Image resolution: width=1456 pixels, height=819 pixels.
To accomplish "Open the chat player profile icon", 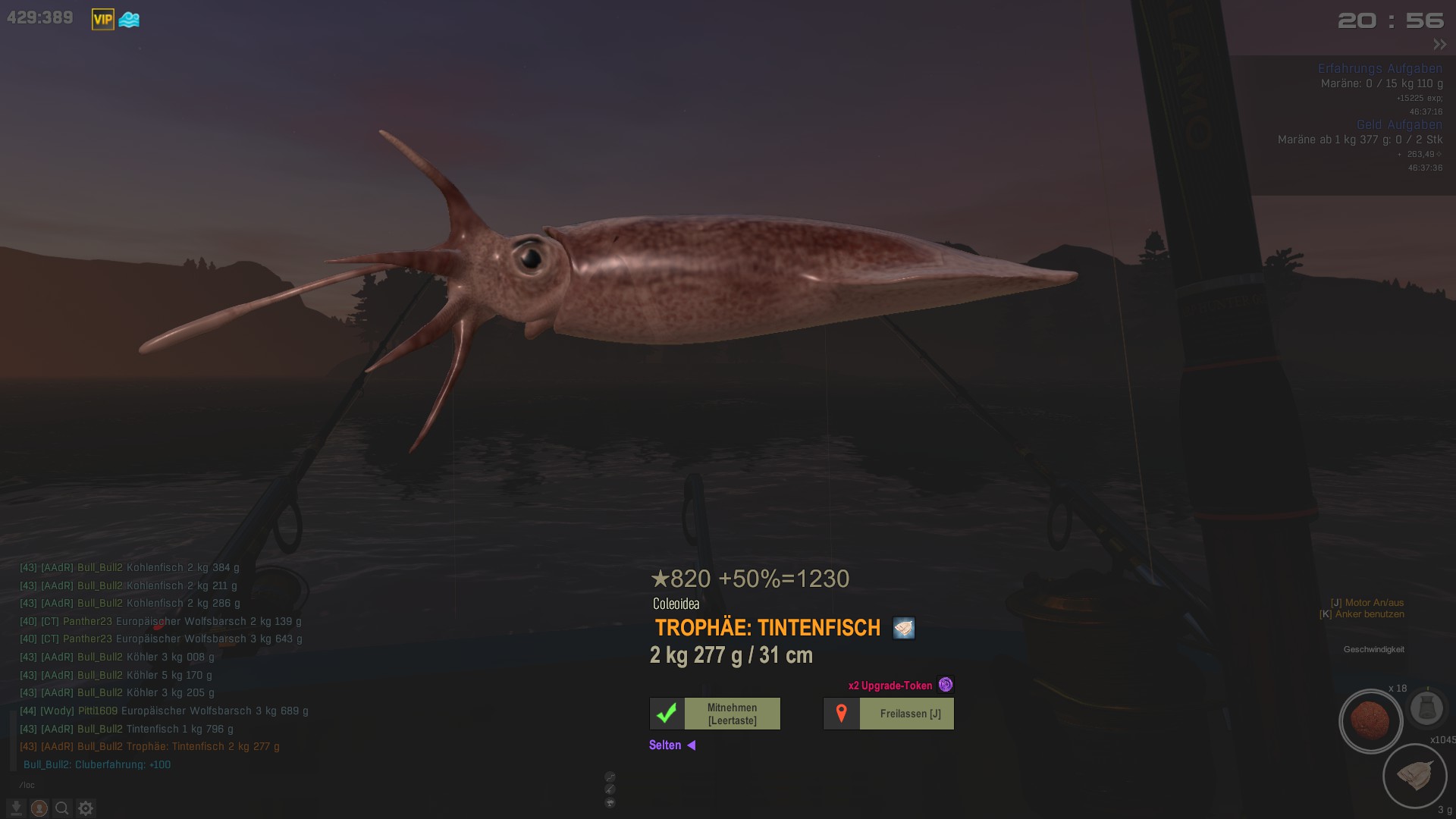I will click(x=39, y=808).
